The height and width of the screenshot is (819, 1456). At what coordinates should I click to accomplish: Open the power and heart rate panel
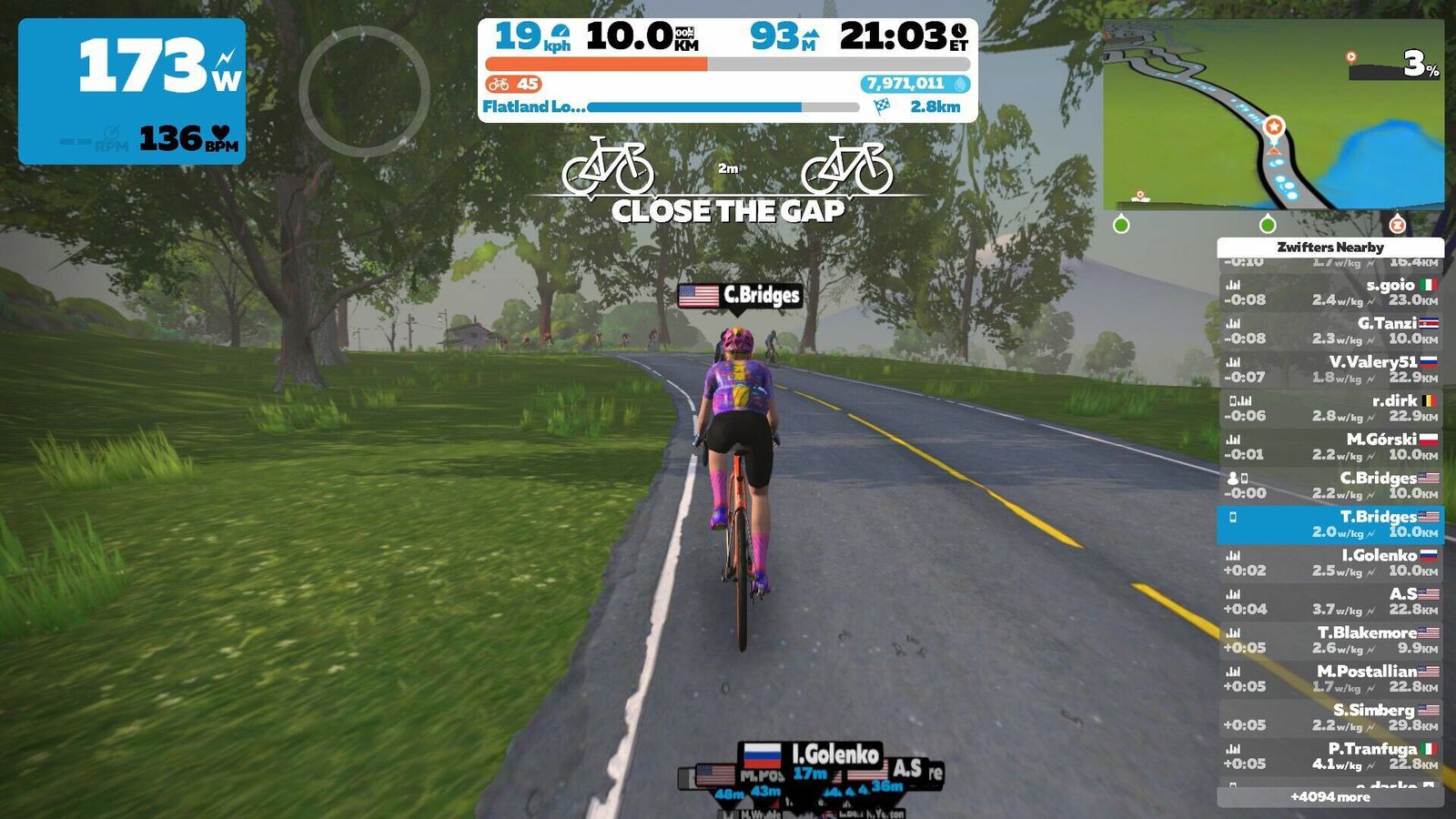pos(132,91)
